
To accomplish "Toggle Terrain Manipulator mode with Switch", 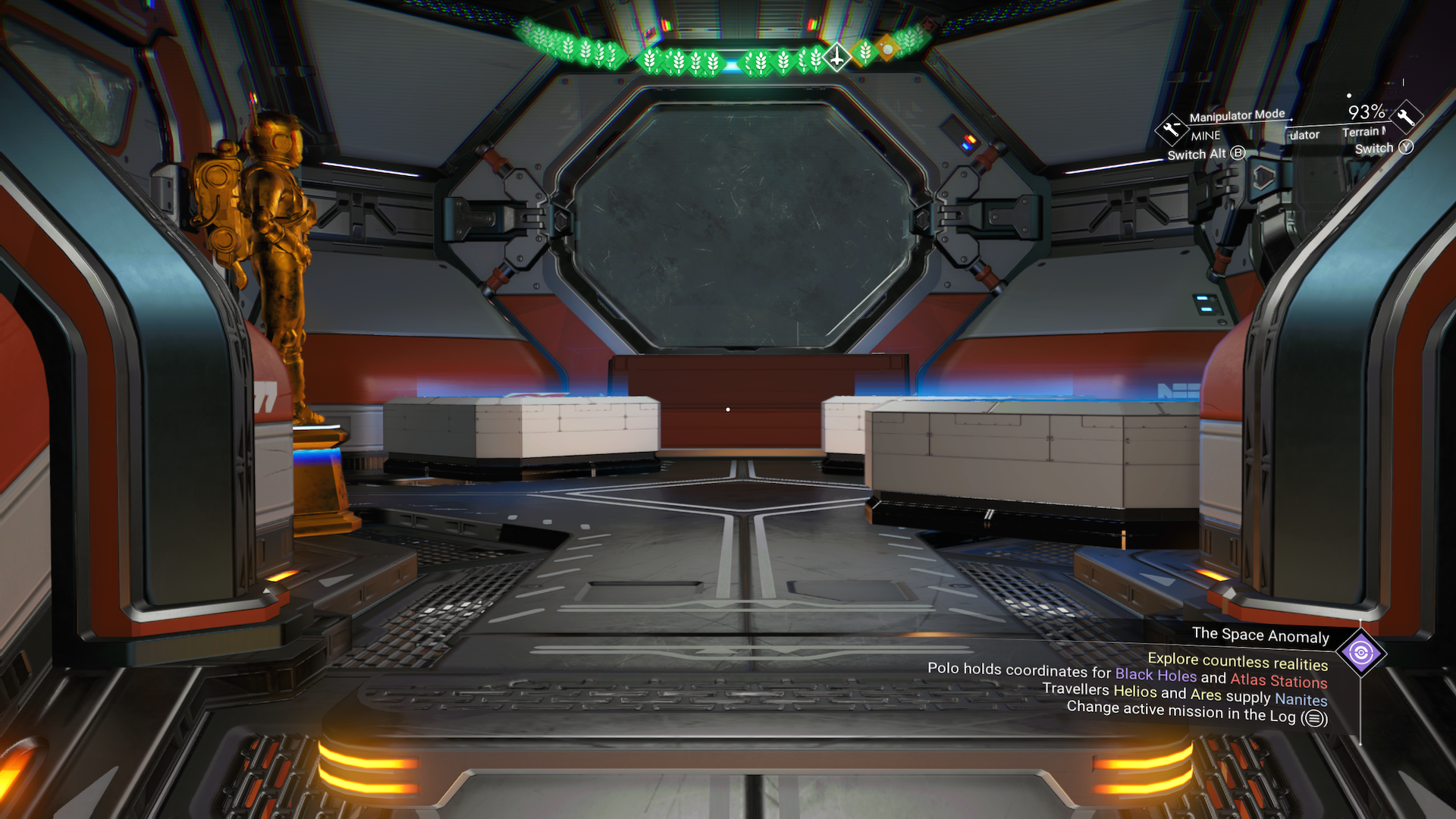I will tap(1374, 148).
